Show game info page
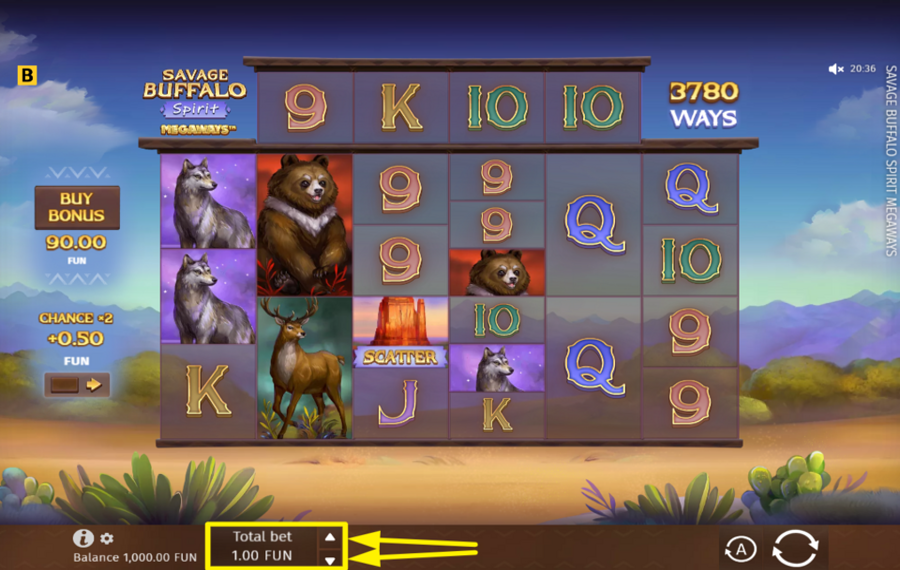The width and height of the screenshot is (900, 570). 84,538
